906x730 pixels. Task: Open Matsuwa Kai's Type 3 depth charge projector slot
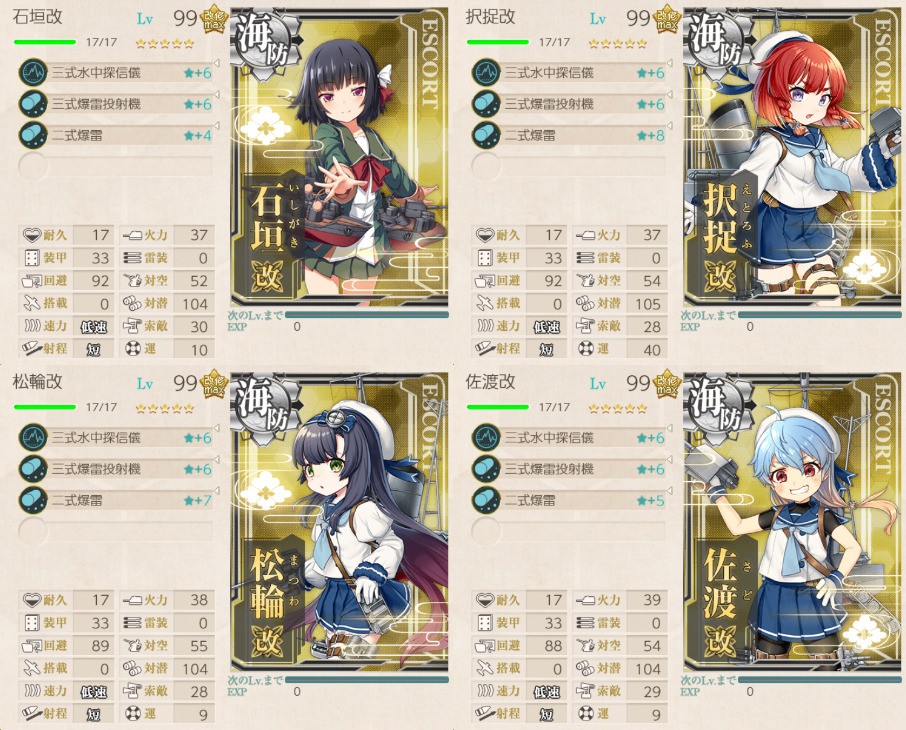(115, 469)
